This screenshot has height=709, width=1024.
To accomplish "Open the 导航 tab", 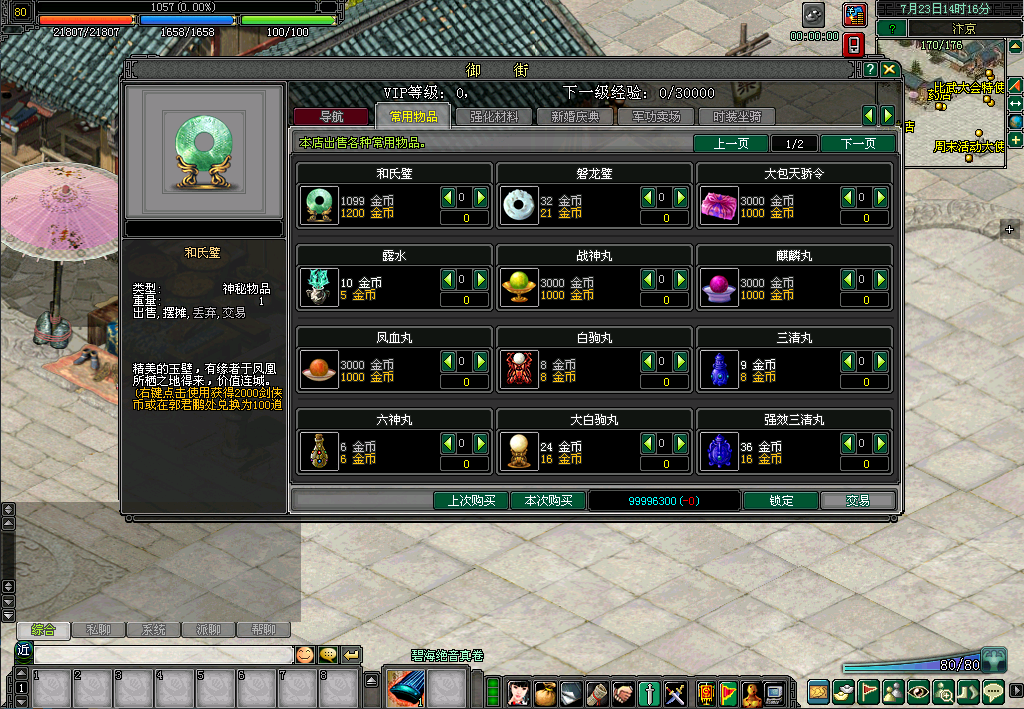I will (x=331, y=117).
